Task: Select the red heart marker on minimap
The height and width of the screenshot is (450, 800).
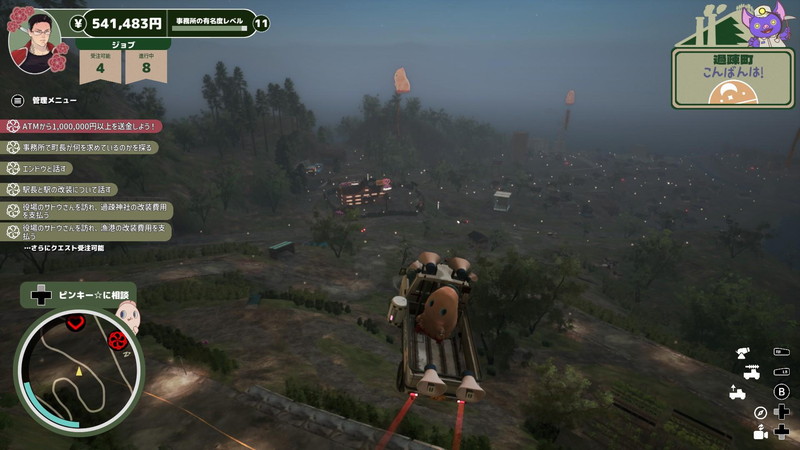Action: [x=77, y=322]
